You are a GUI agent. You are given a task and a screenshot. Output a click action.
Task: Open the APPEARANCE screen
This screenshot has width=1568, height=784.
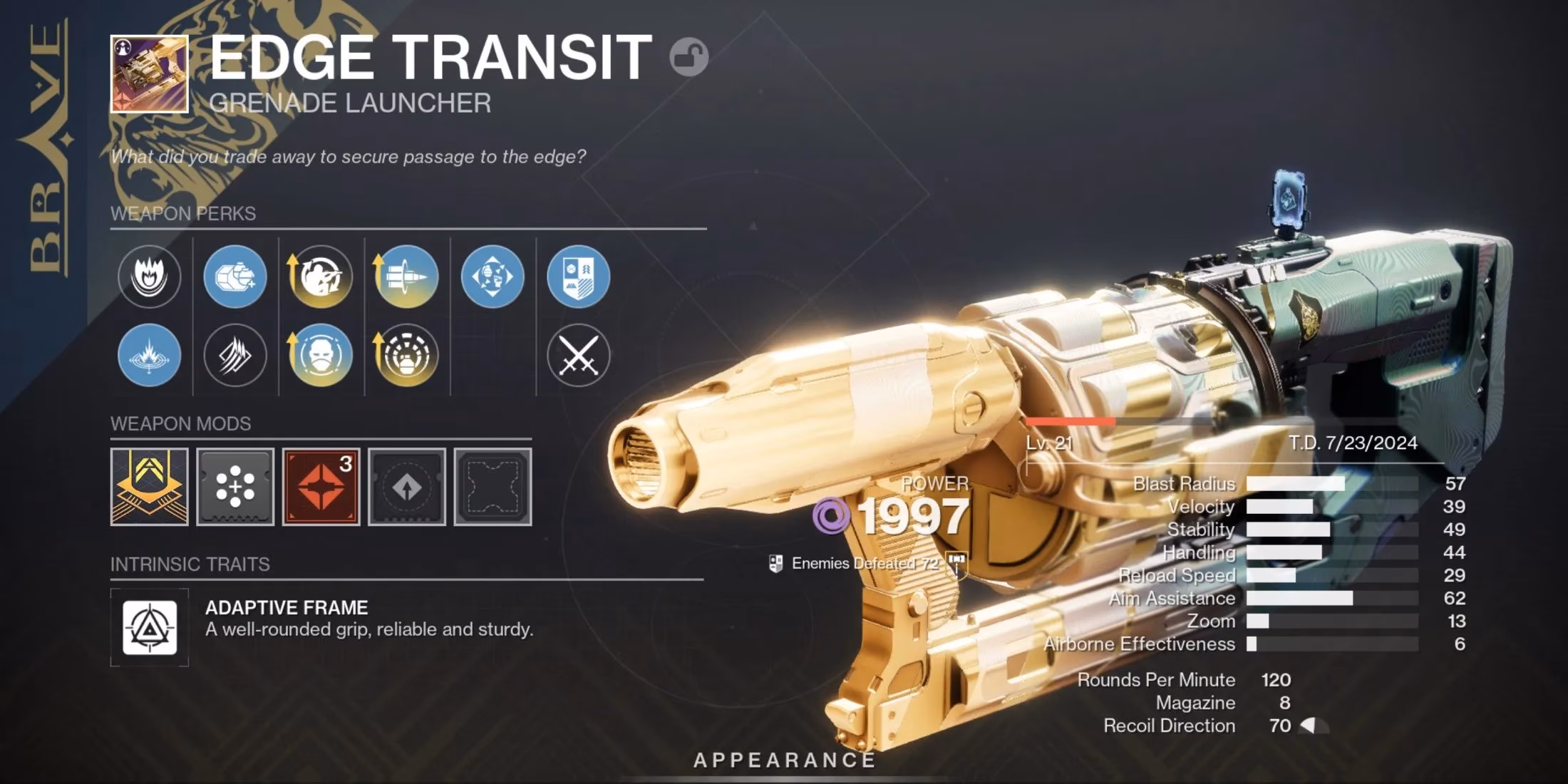click(784, 759)
